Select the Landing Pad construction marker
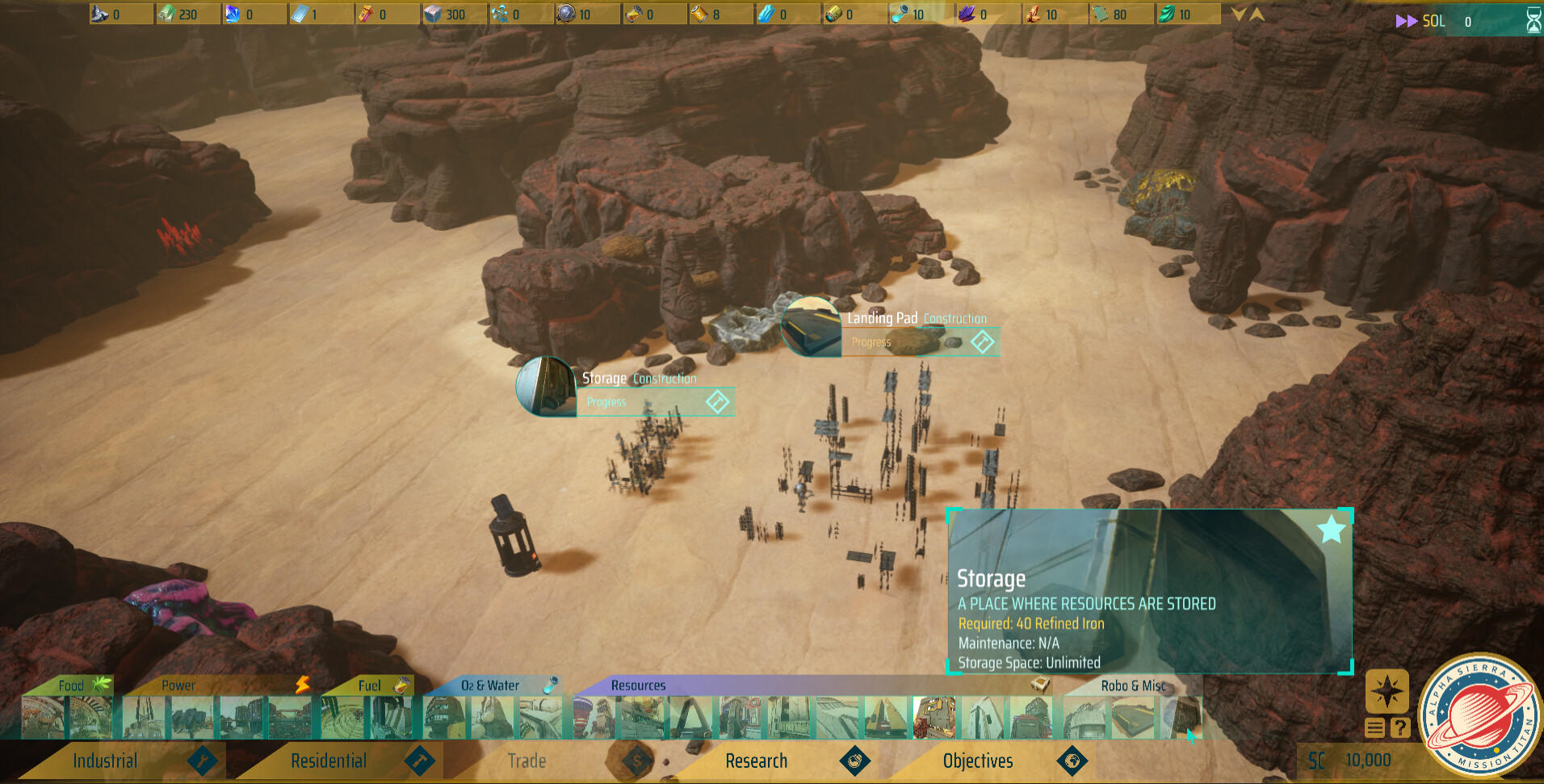 pos(812,327)
